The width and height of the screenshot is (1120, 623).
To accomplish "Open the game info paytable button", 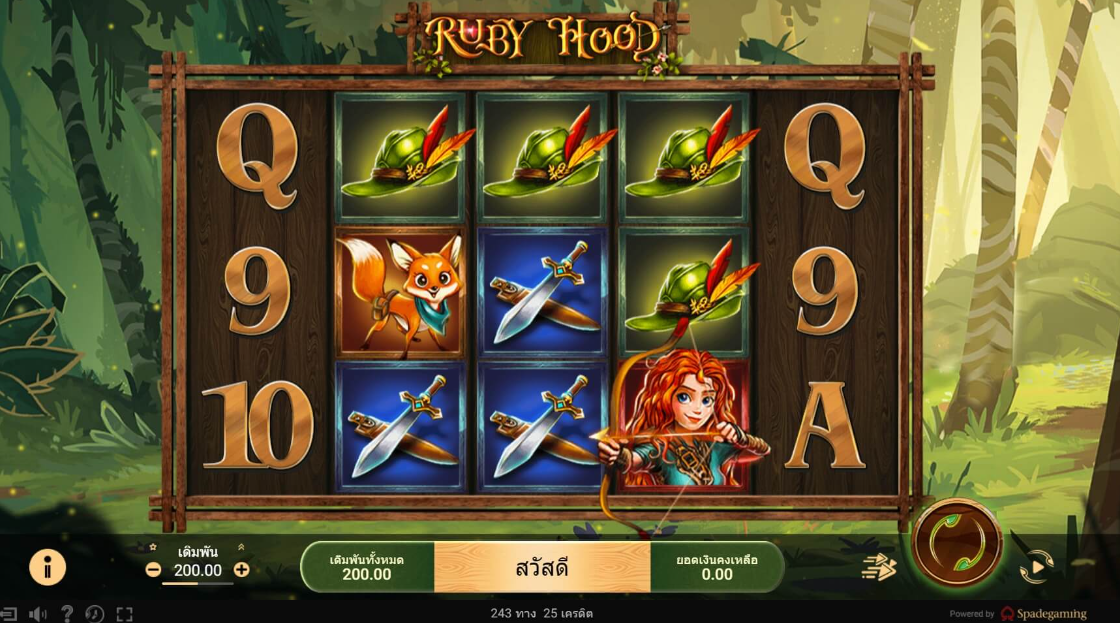I will [47, 567].
